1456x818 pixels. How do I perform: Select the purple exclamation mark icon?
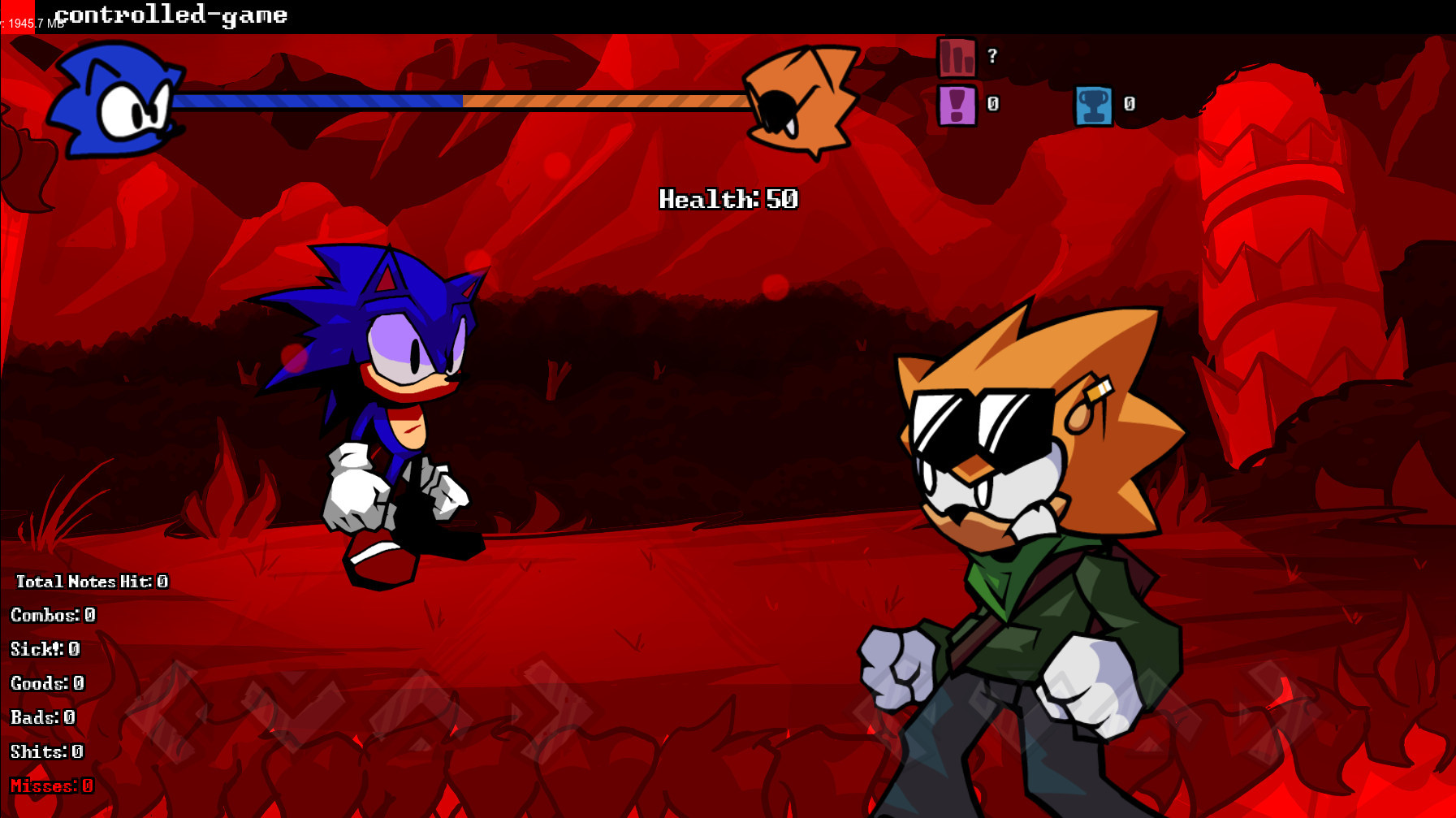coord(957,105)
